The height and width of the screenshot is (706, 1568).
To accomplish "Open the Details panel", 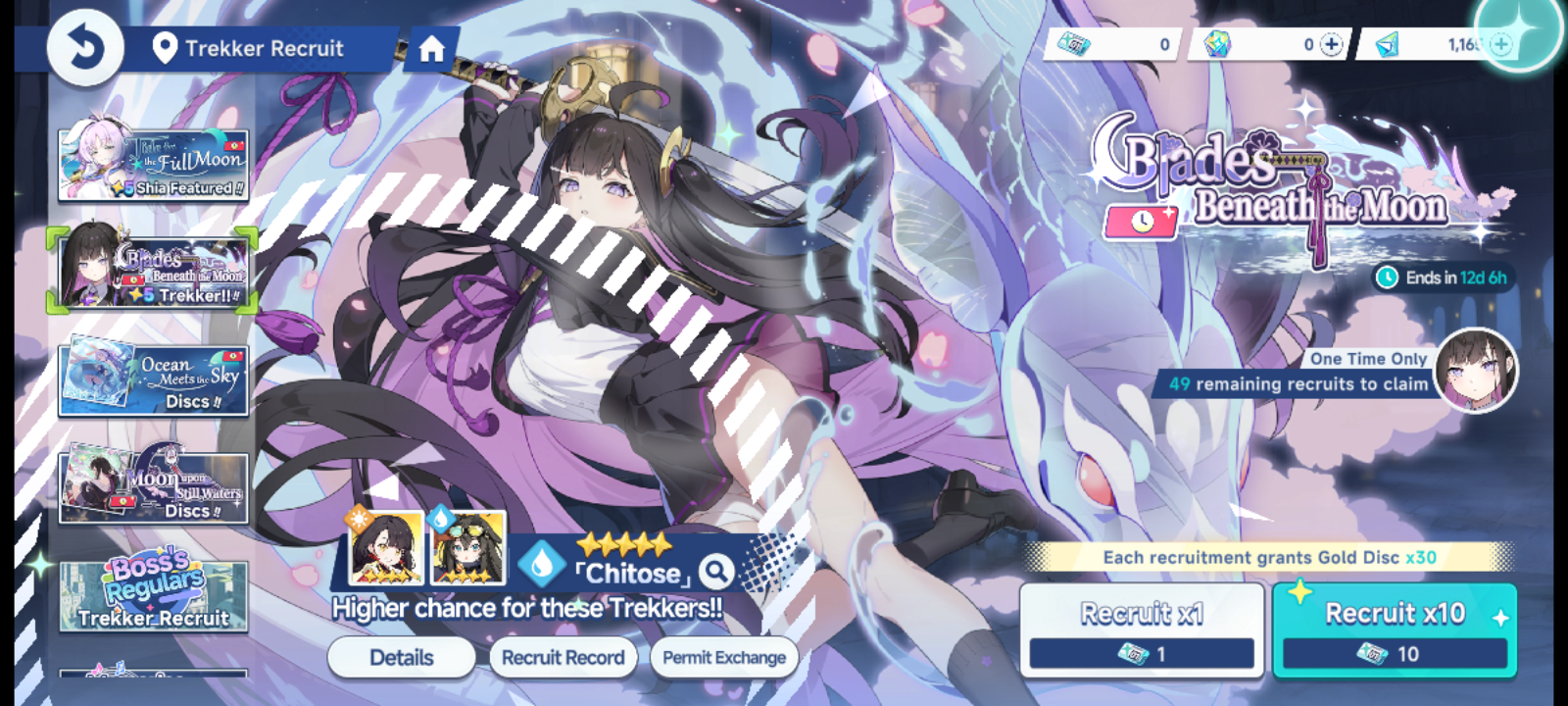I will pyautogui.click(x=403, y=657).
